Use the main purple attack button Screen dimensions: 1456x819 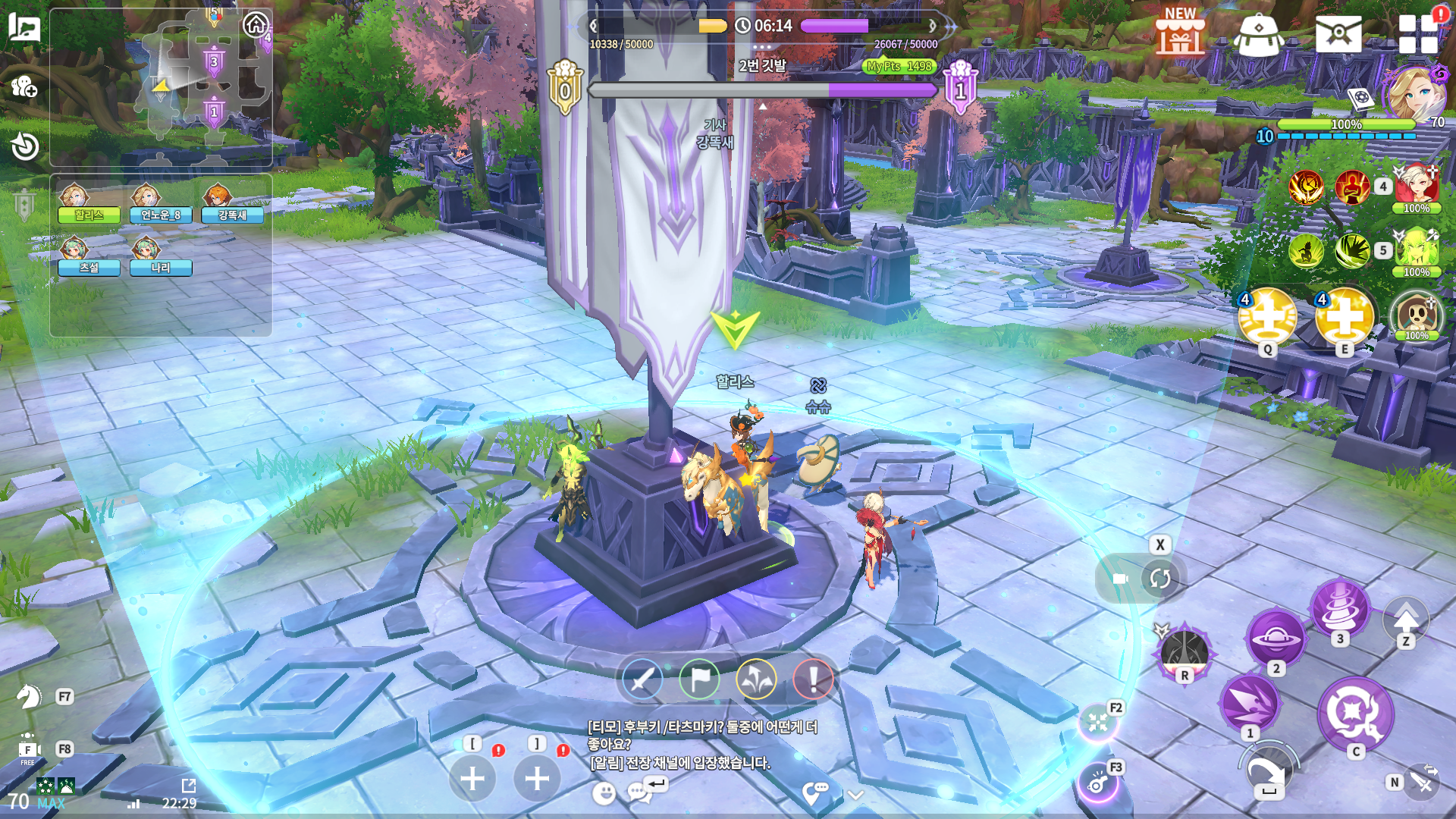1354,714
